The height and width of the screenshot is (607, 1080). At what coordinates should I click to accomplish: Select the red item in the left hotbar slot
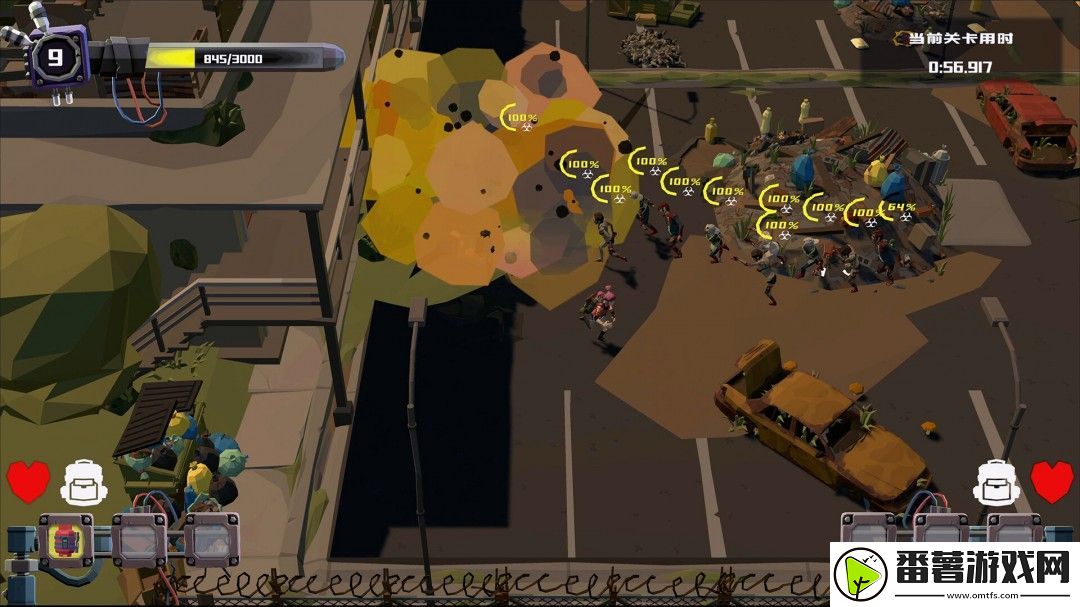66,540
